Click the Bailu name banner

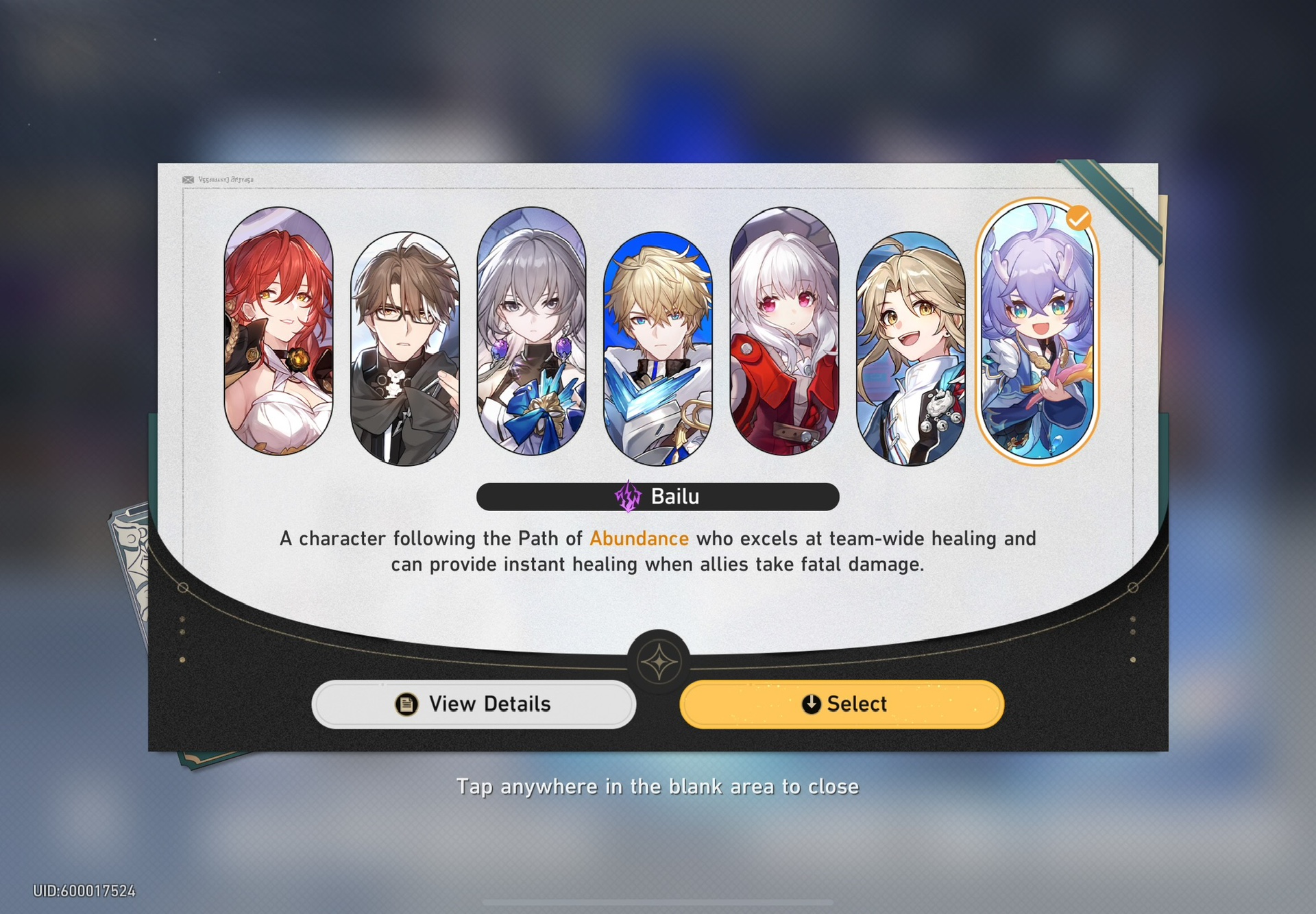(x=658, y=495)
